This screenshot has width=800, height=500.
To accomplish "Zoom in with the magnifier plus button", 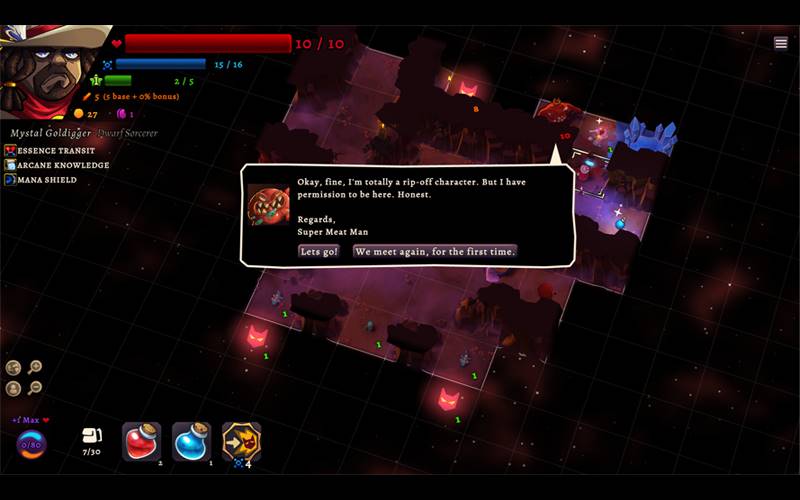I will coord(35,368).
